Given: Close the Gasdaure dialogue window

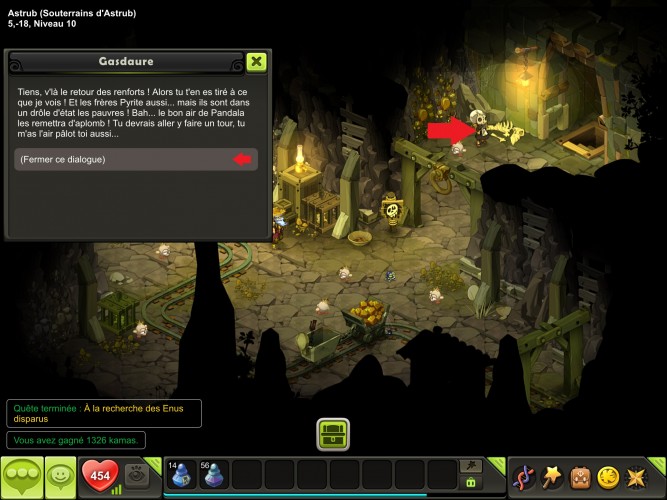Looking at the screenshot, I should (256, 62).
